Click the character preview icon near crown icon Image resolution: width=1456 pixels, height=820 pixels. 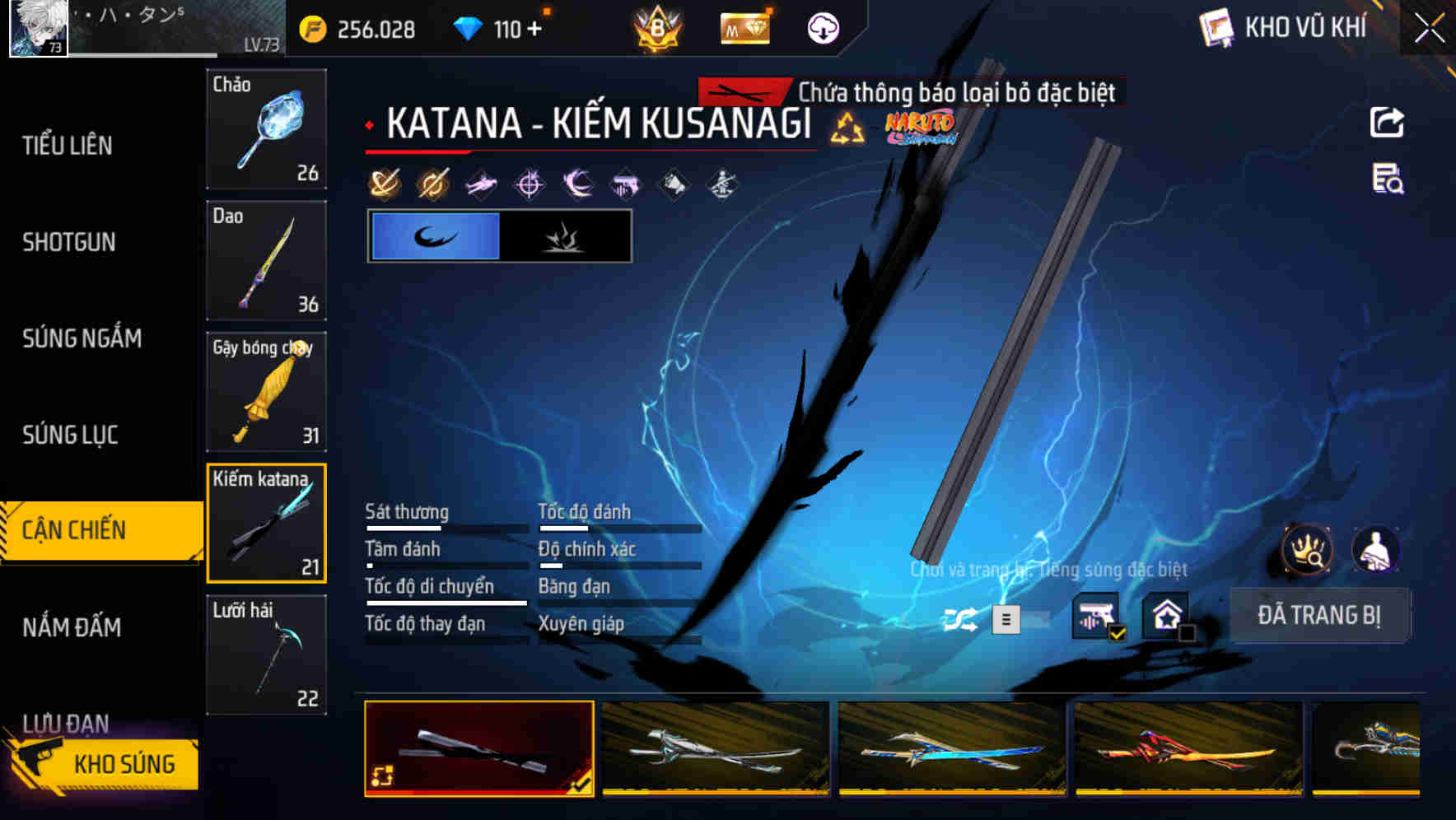tap(1374, 550)
